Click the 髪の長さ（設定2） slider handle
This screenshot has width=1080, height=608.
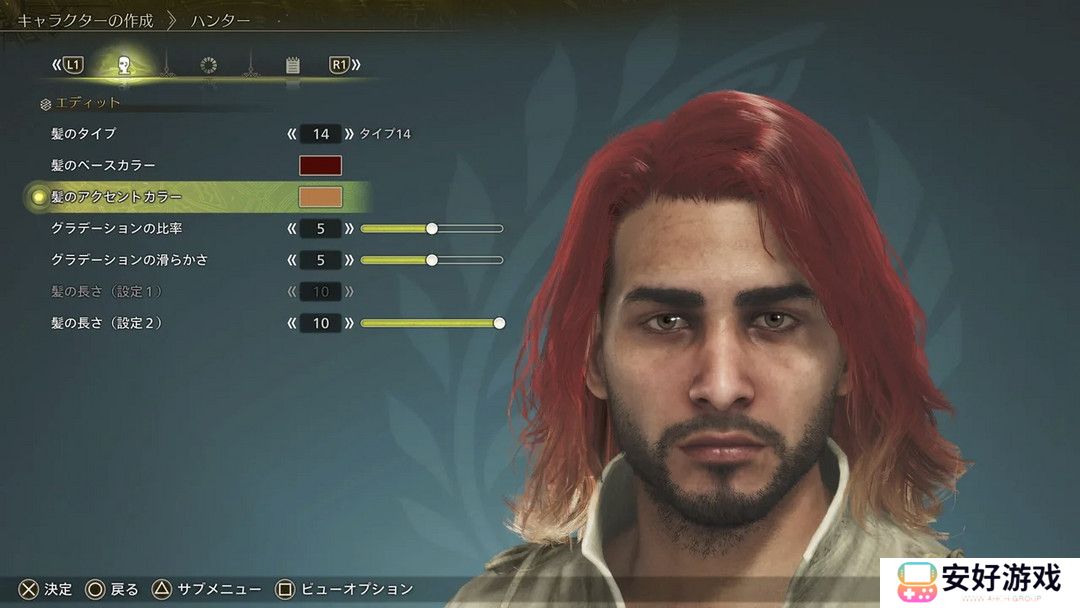pyautogui.click(x=499, y=324)
